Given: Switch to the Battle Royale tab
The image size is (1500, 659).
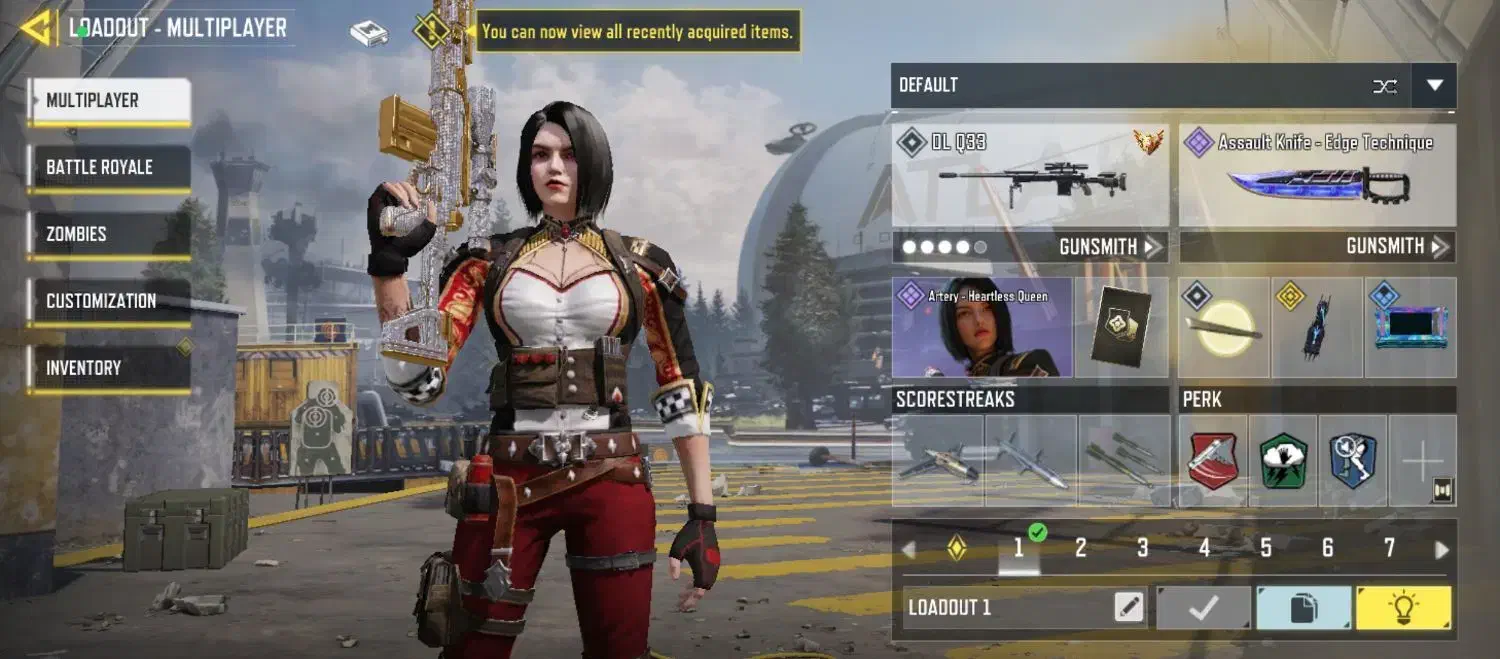Looking at the screenshot, I should click(108, 167).
